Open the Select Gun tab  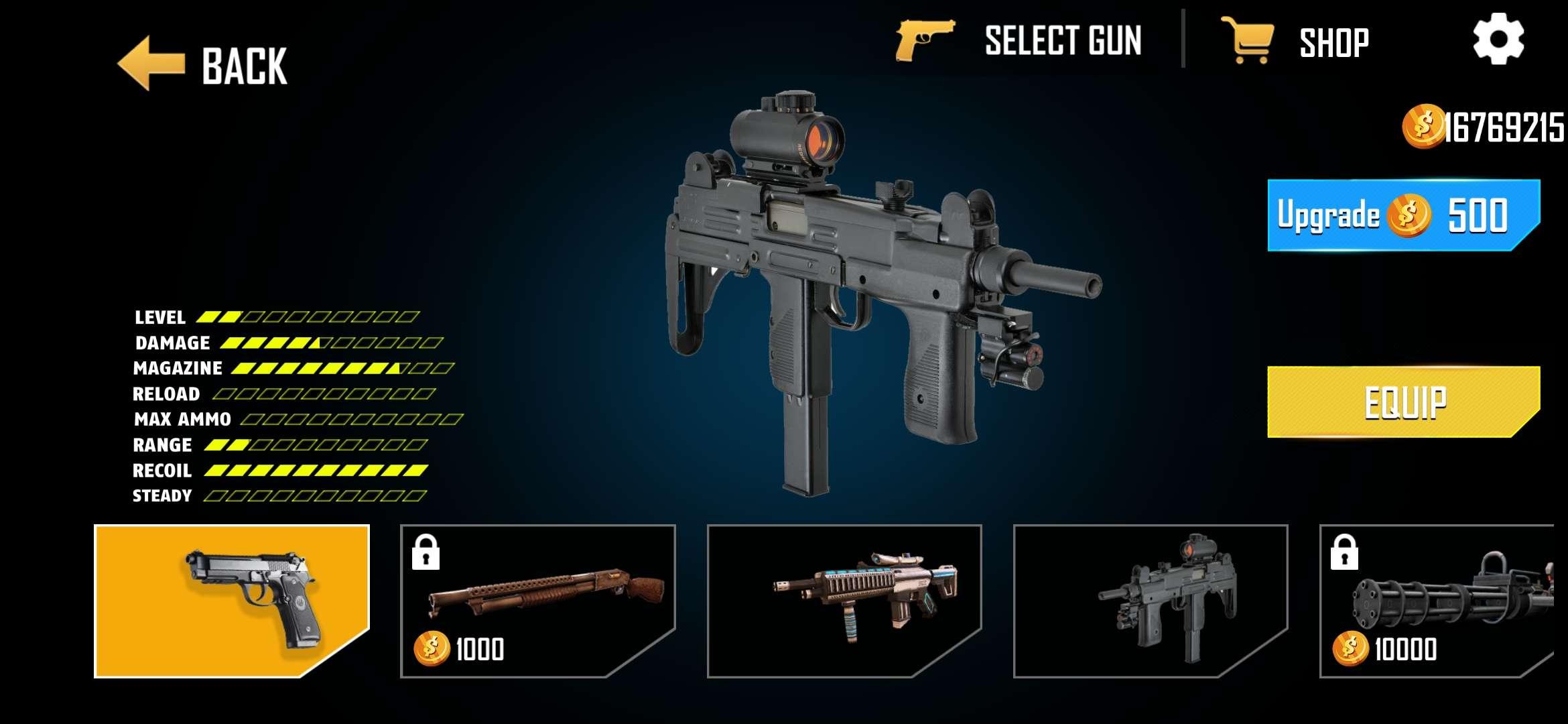[1020, 42]
